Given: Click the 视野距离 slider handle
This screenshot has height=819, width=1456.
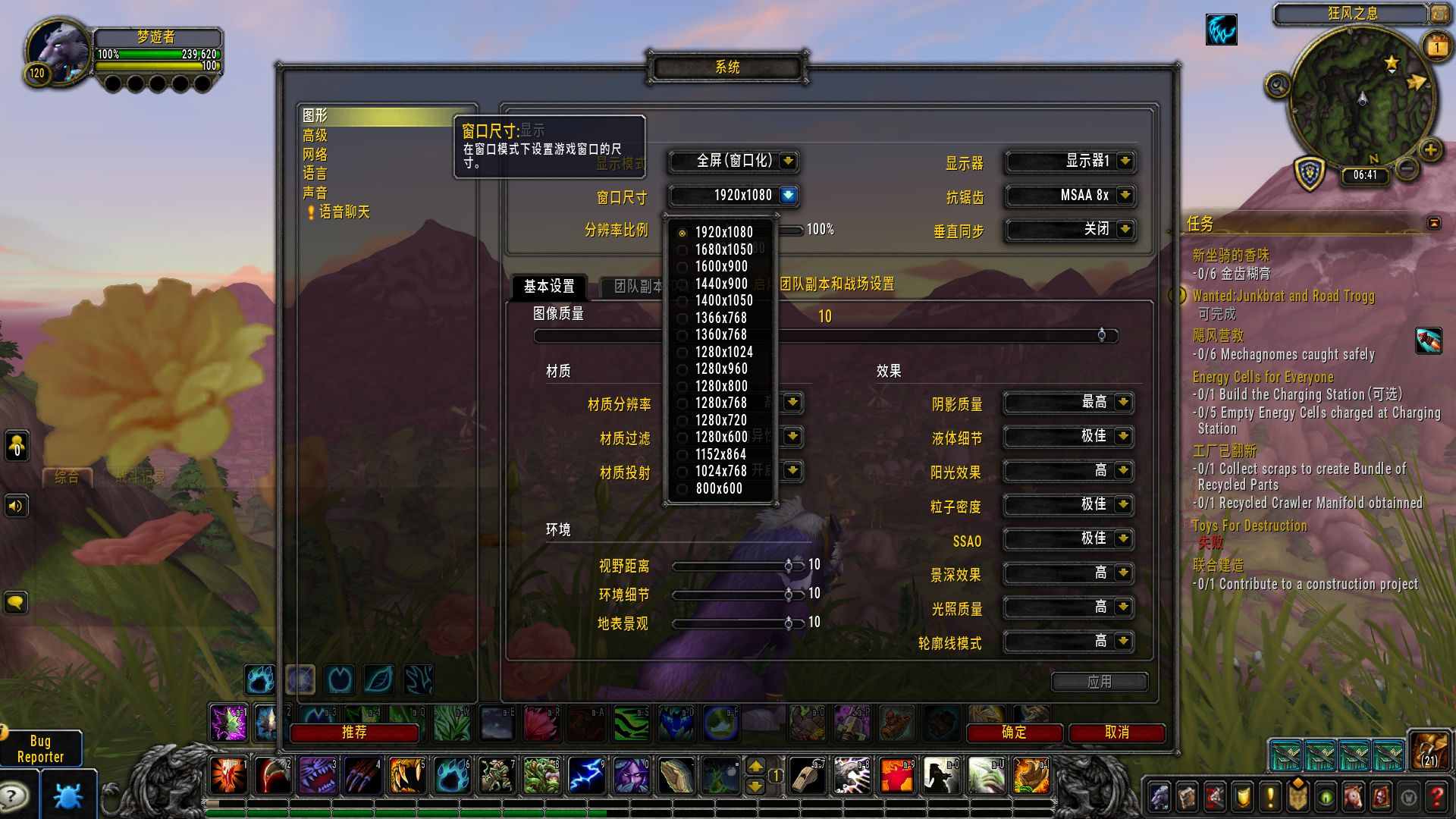Looking at the screenshot, I should 789,566.
